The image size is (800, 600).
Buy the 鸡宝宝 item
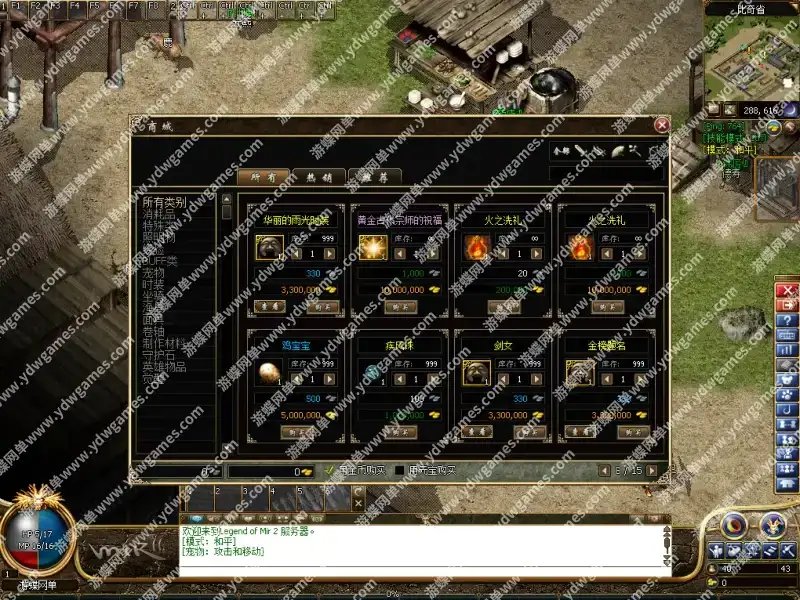click(x=297, y=432)
